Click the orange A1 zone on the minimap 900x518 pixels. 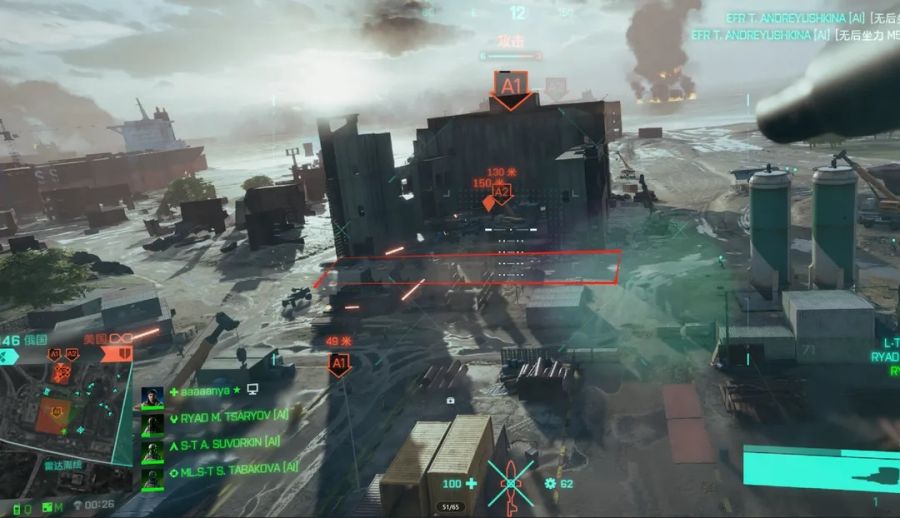(52, 413)
